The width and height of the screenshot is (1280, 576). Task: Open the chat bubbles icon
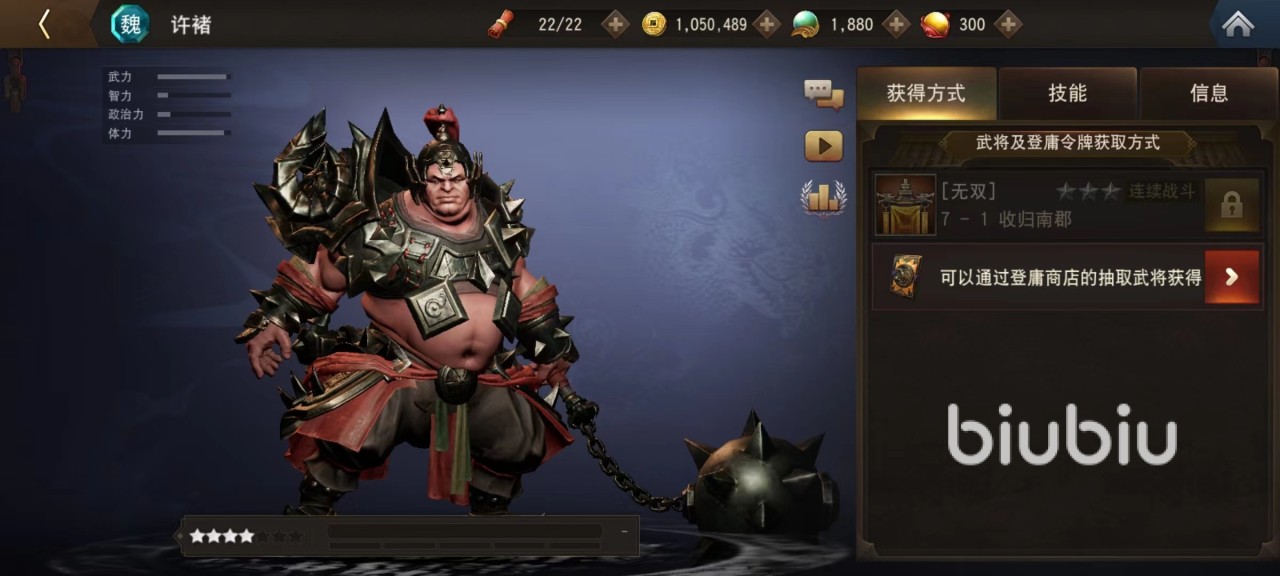click(823, 95)
